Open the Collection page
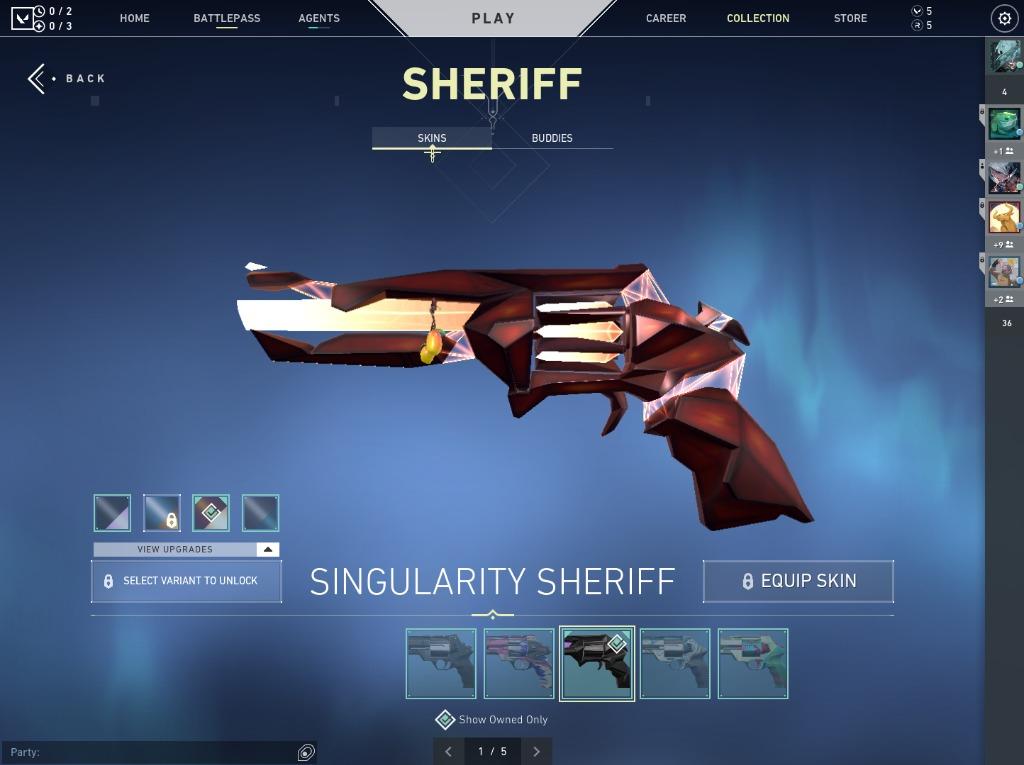 pos(758,18)
